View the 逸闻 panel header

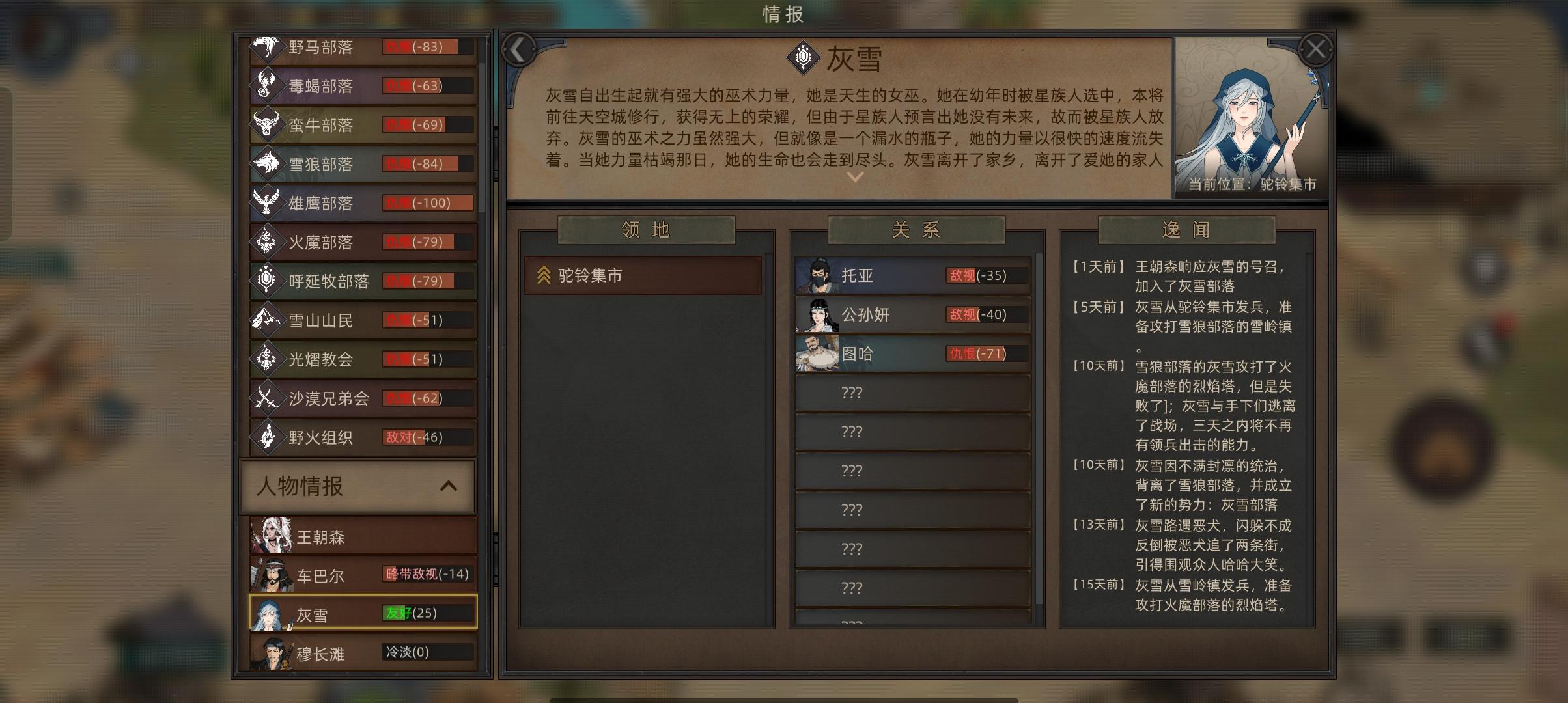1186,230
